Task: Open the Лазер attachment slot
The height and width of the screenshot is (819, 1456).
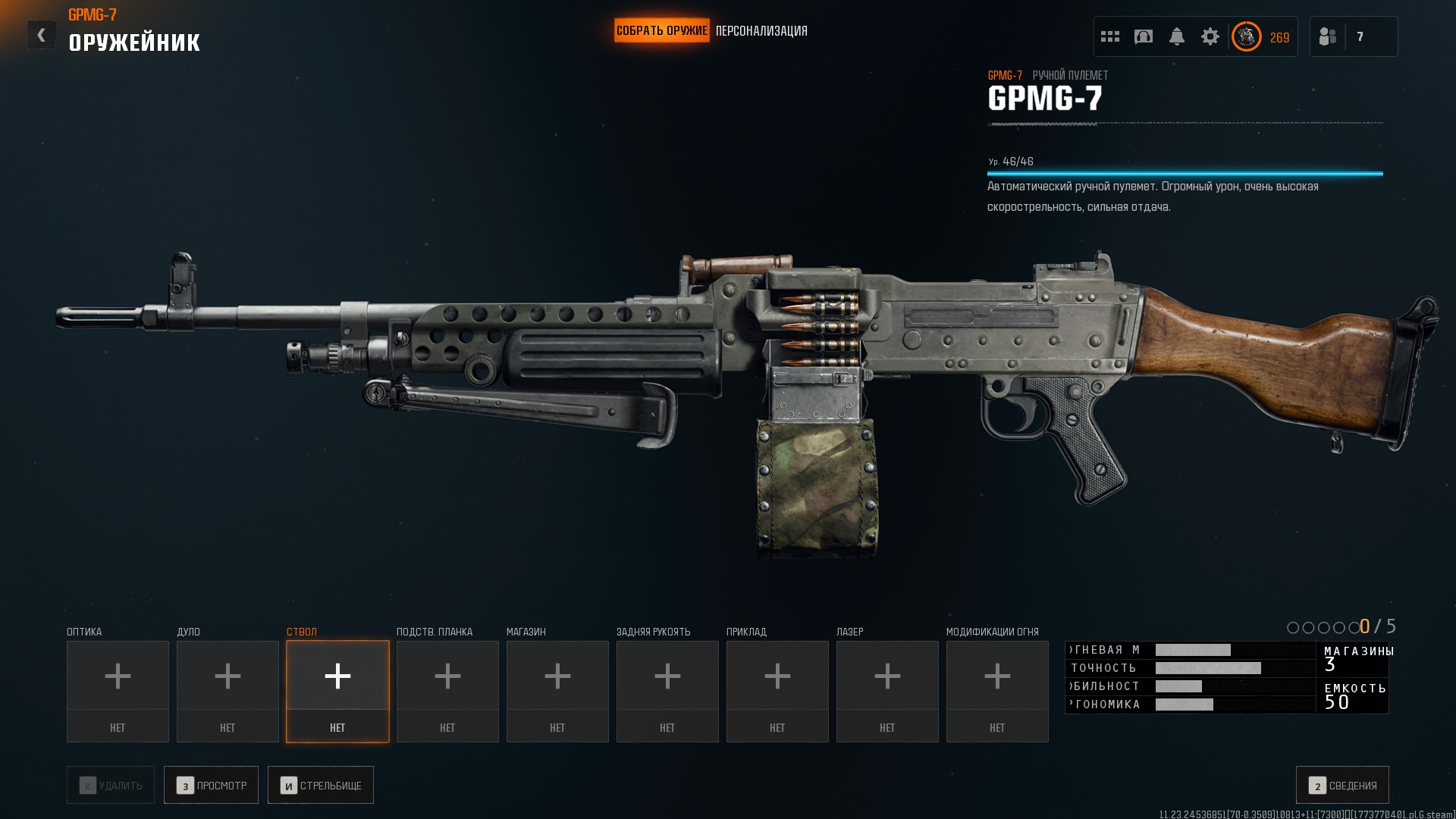Action: point(887,691)
